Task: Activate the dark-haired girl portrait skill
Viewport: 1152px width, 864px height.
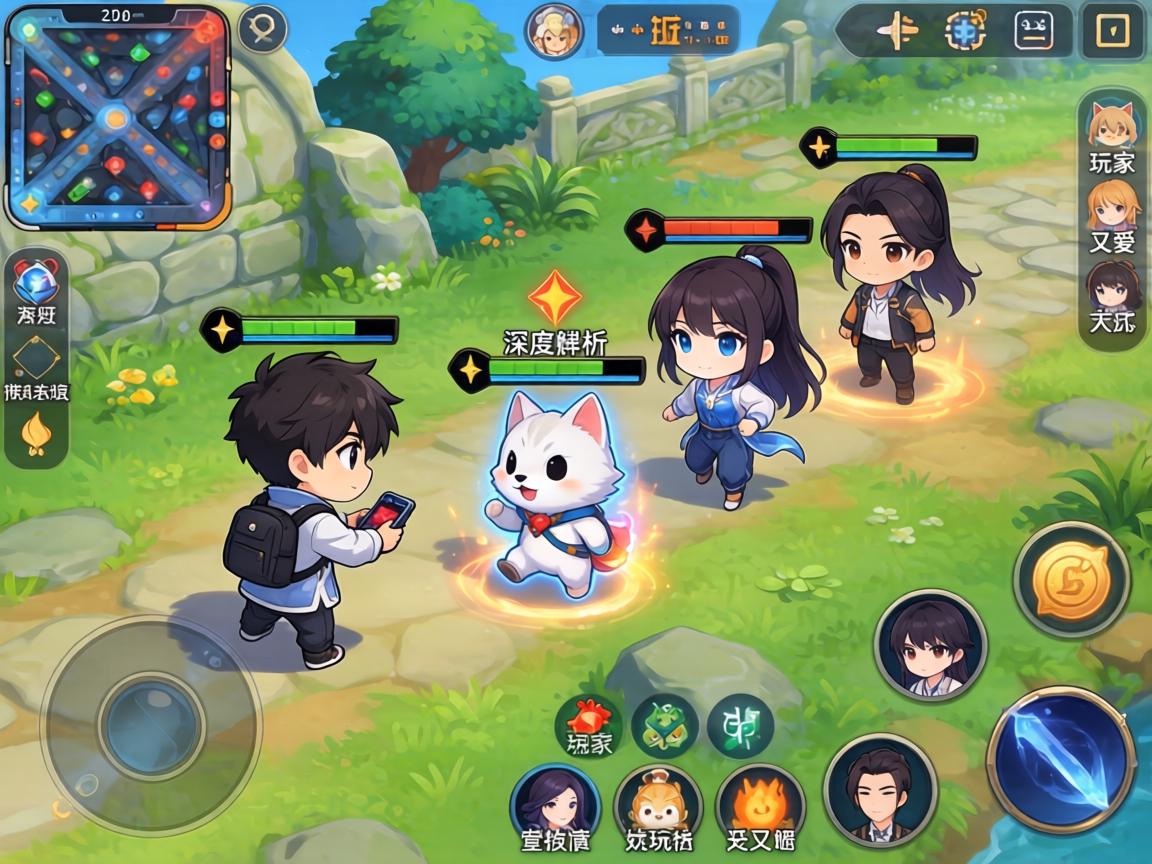Action: [930, 645]
